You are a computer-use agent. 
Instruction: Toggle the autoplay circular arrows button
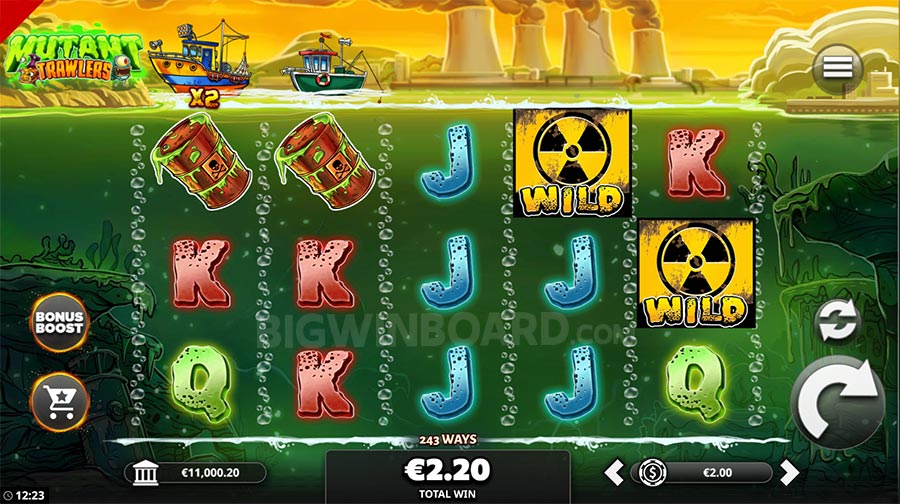click(837, 322)
